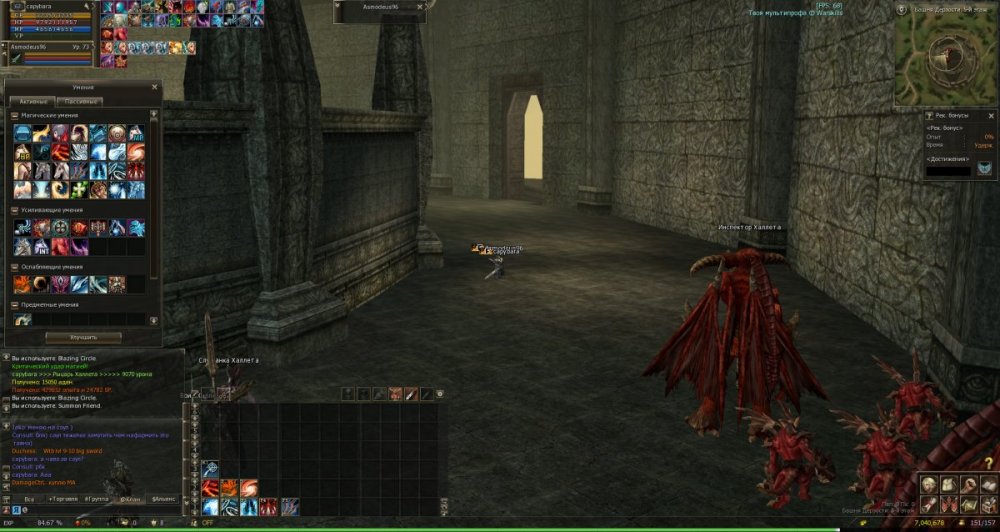Switch to the @Клан chat tab
The width and height of the screenshot is (1000, 532).
pos(129,497)
